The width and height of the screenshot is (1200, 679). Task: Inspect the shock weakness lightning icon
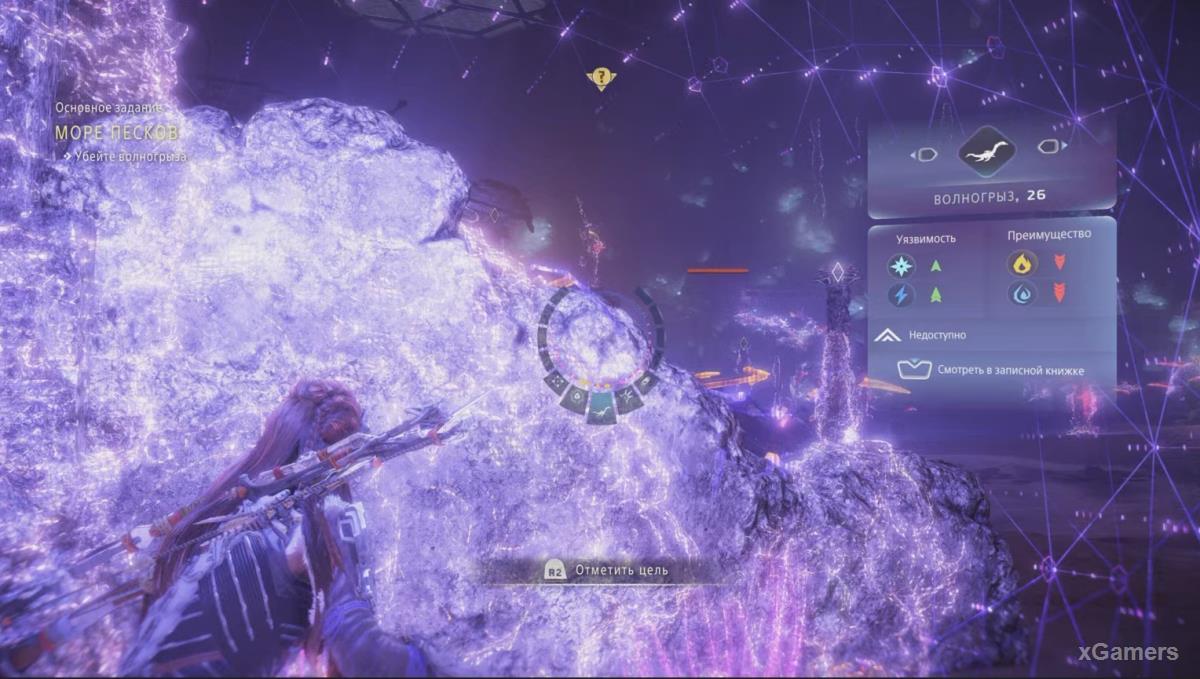[901, 295]
